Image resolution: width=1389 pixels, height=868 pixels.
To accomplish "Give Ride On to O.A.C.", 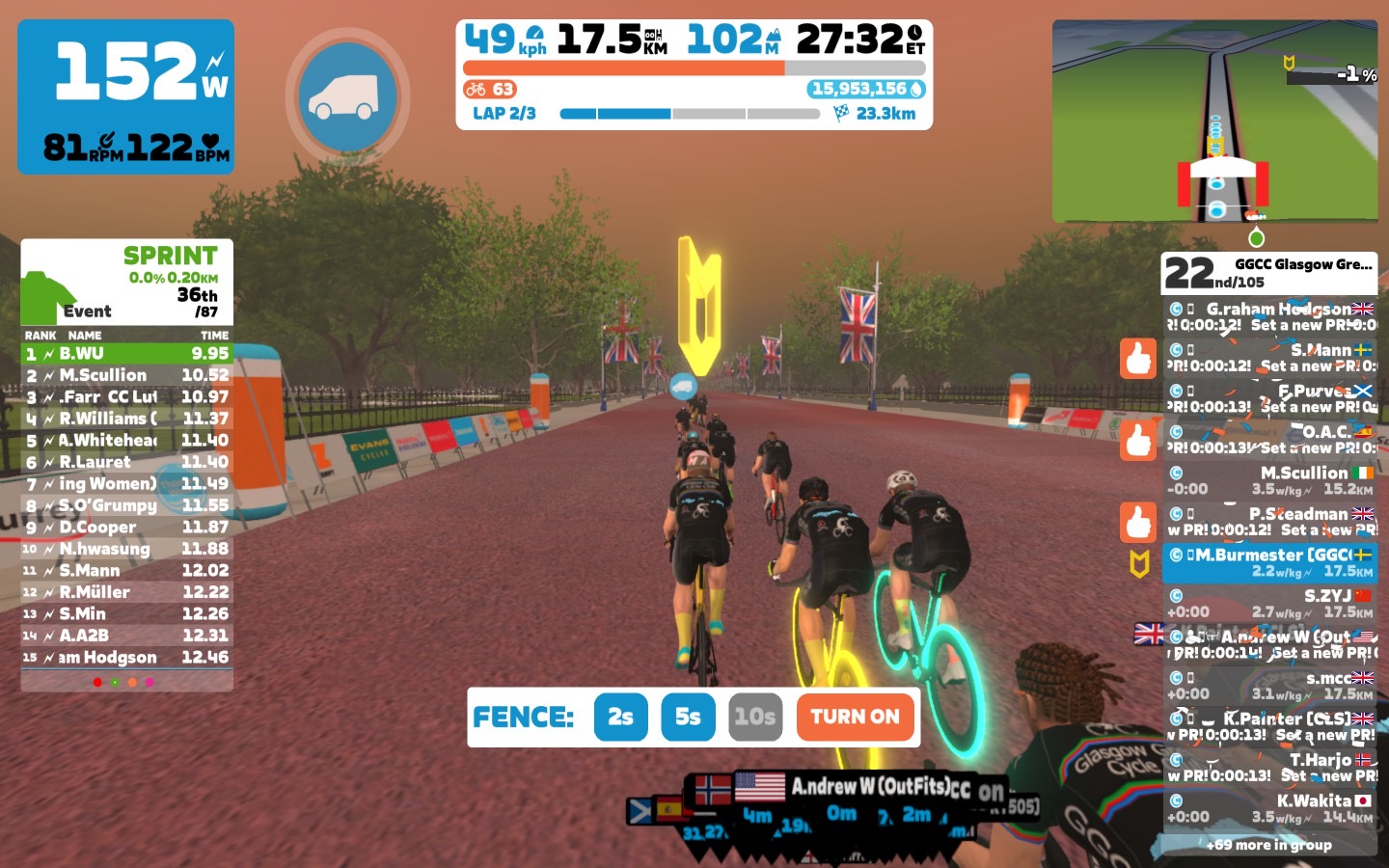I will 1138,441.
